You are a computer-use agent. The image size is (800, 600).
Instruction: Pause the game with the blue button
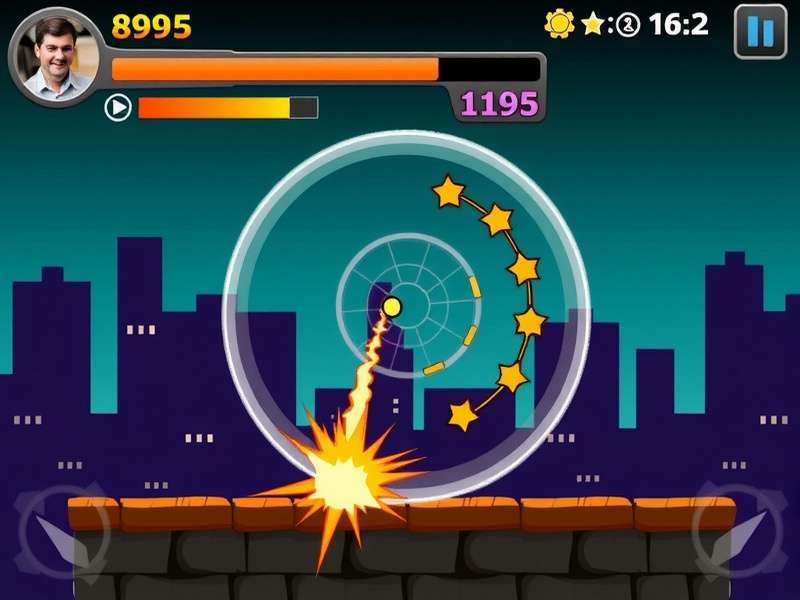(760, 31)
